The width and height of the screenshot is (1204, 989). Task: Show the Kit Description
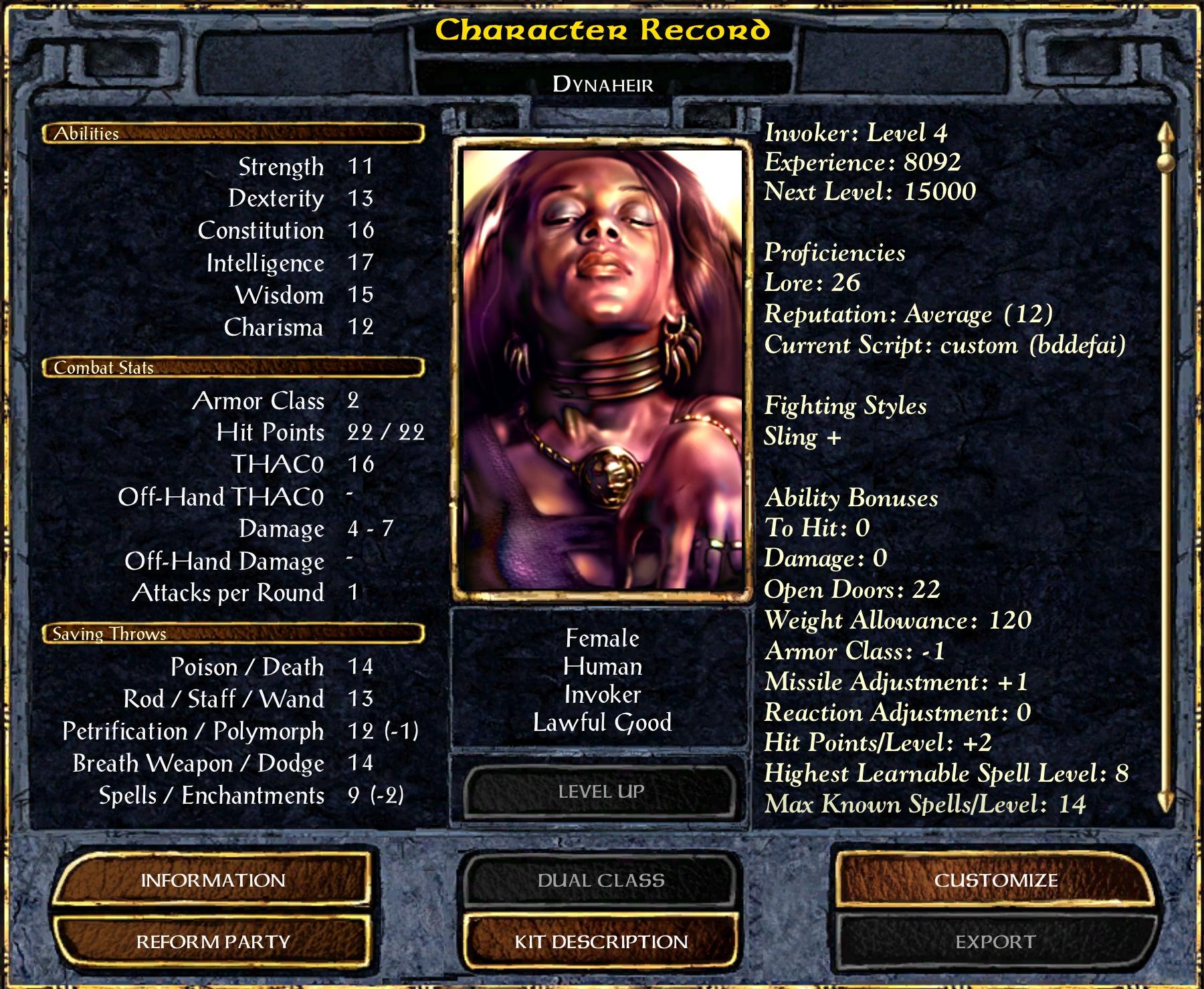[x=601, y=942]
